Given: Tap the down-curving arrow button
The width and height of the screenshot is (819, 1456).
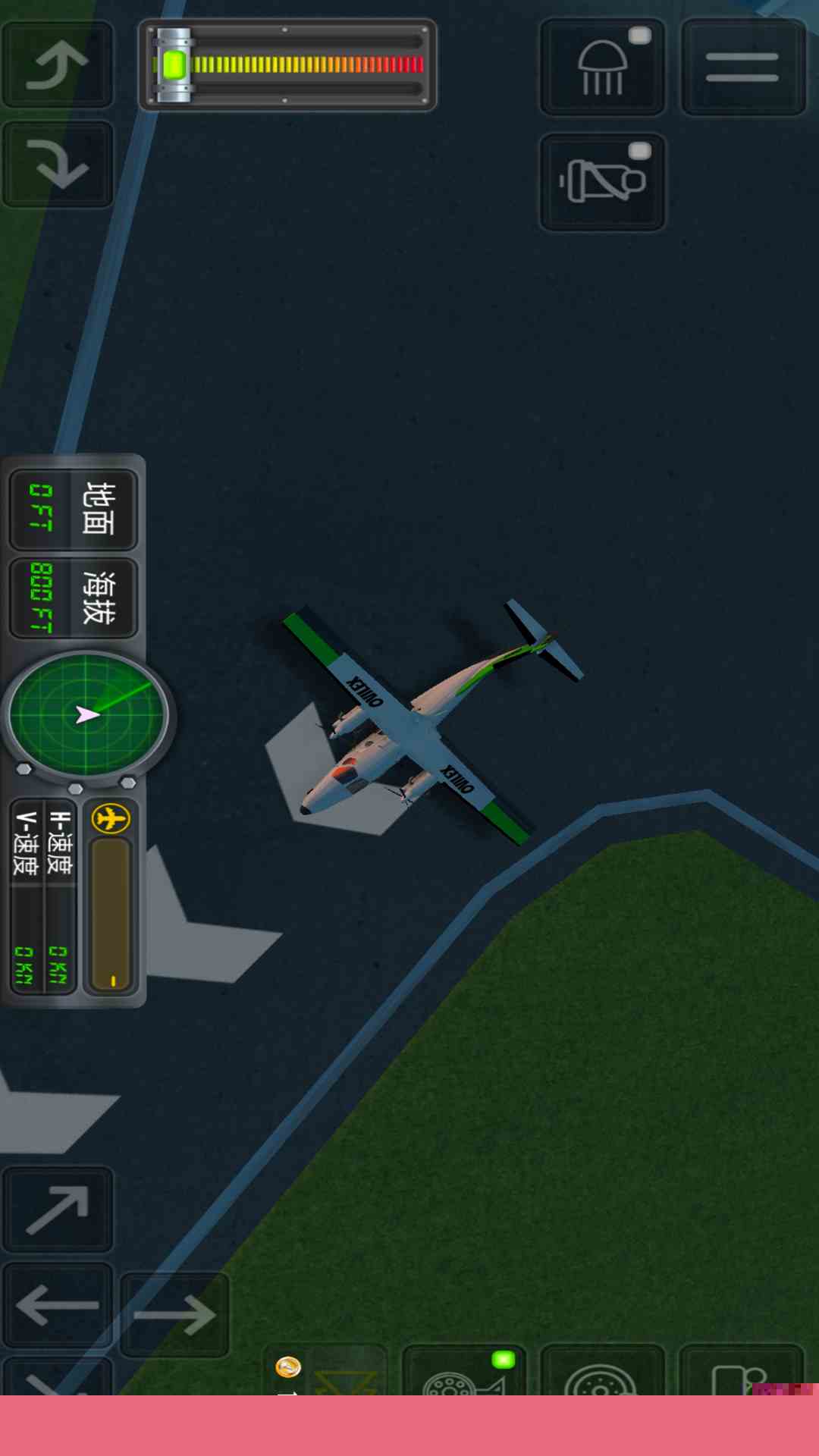Looking at the screenshot, I should (x=58, y=164).
